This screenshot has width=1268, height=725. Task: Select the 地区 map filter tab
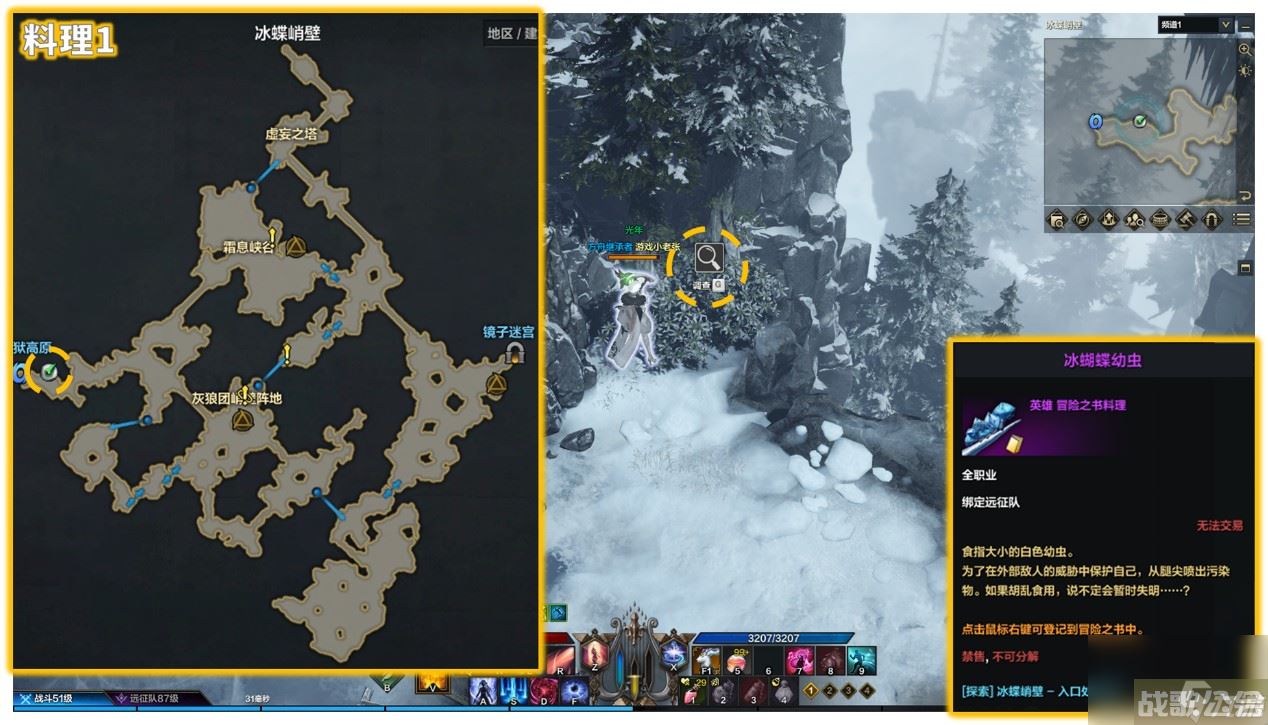coord(500,33)
